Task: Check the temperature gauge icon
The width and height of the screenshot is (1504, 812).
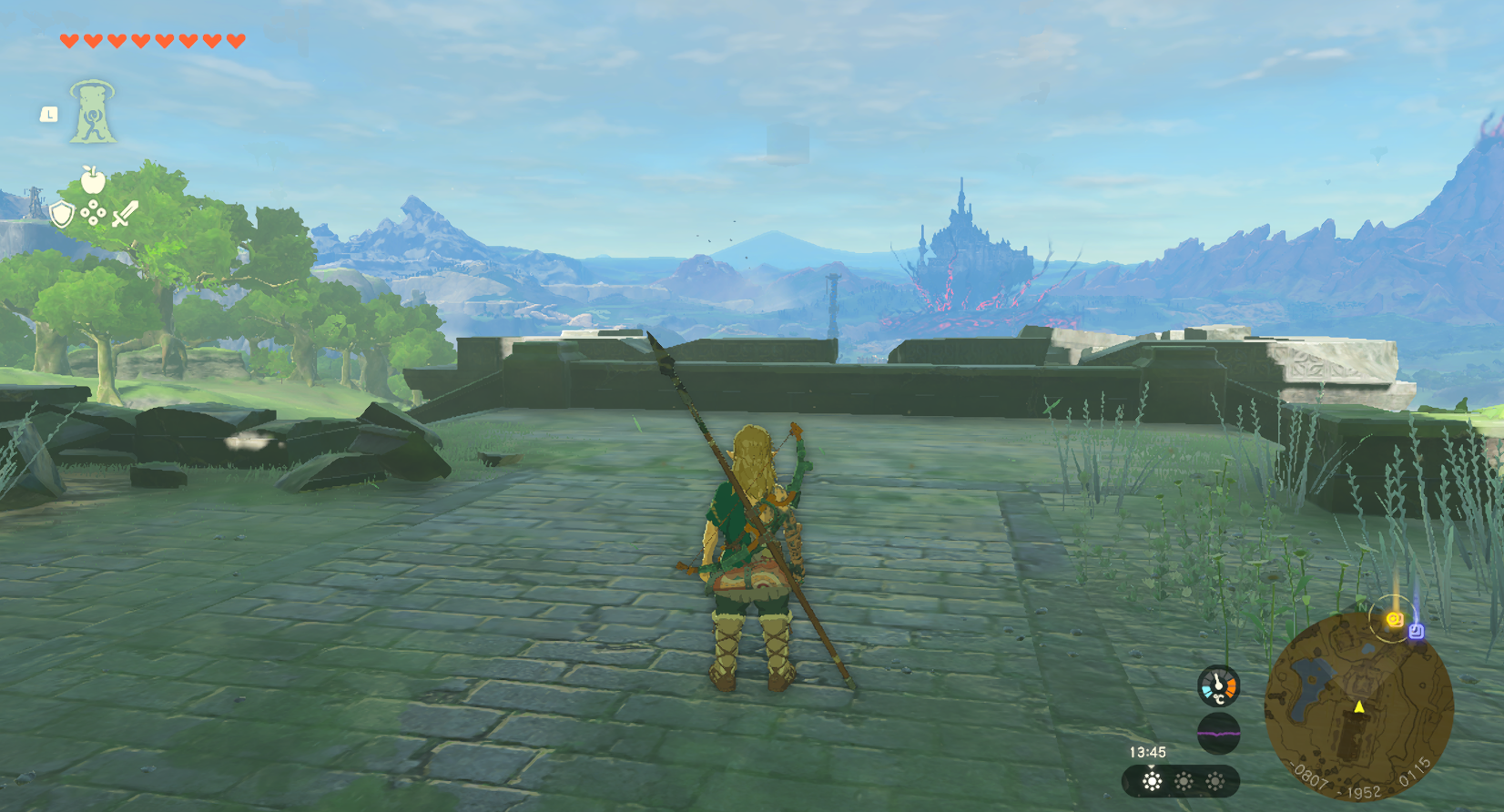Action: 1218,686
